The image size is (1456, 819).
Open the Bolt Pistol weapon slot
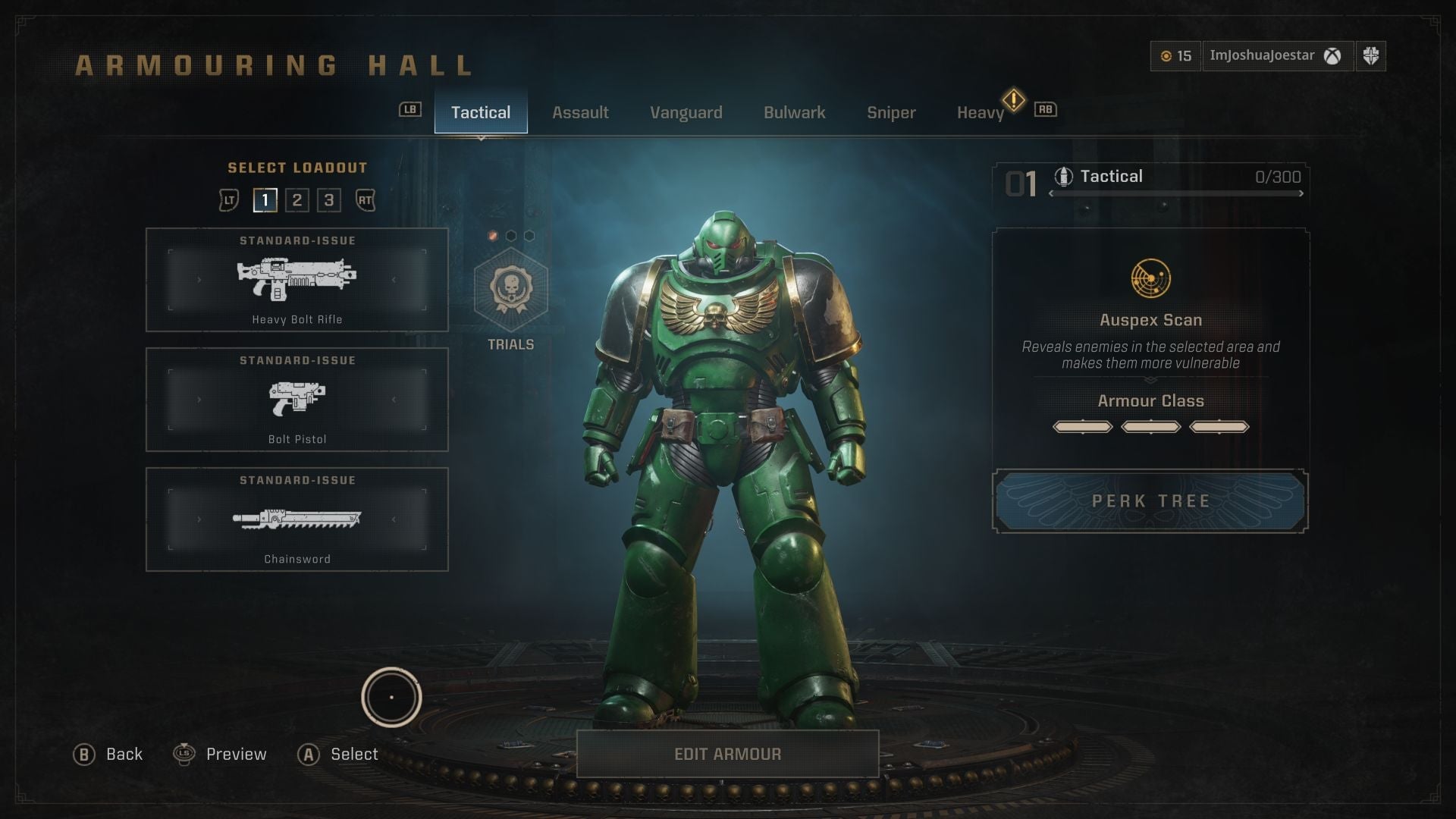point(297,400)
